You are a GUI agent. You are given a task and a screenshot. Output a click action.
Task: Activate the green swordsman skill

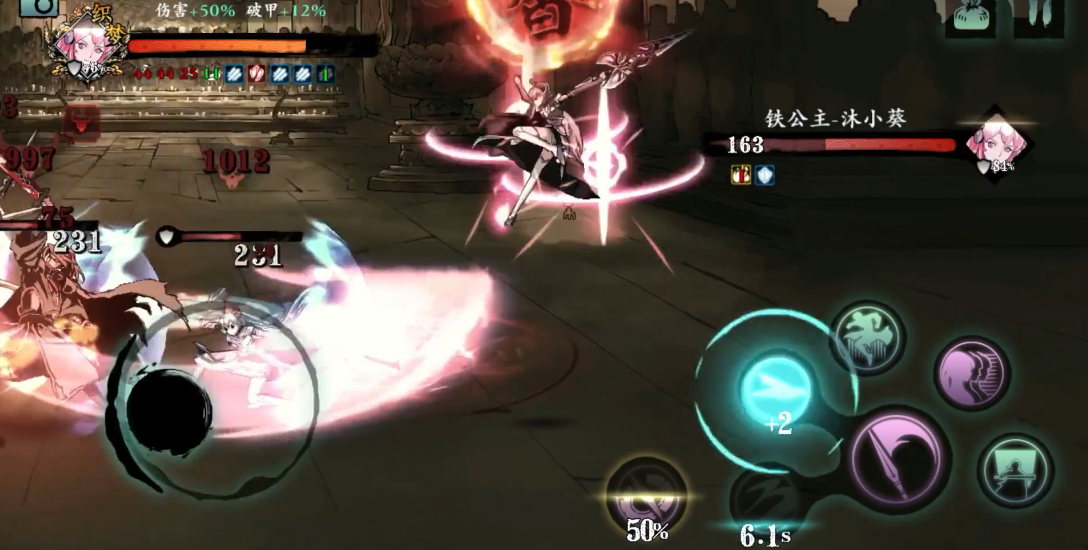pyautogui.click(x=1014, y=470)
